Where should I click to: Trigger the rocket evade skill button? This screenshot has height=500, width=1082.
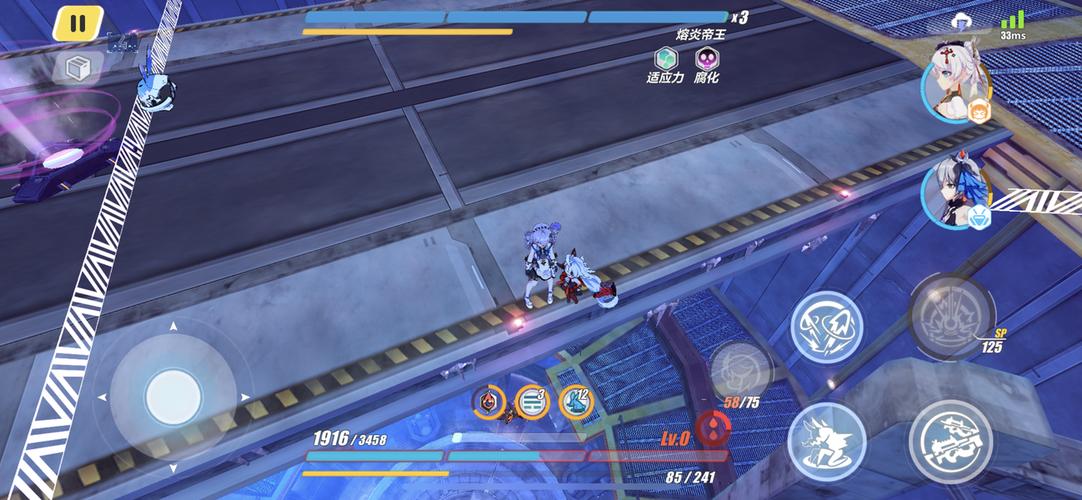pos(827,325)
